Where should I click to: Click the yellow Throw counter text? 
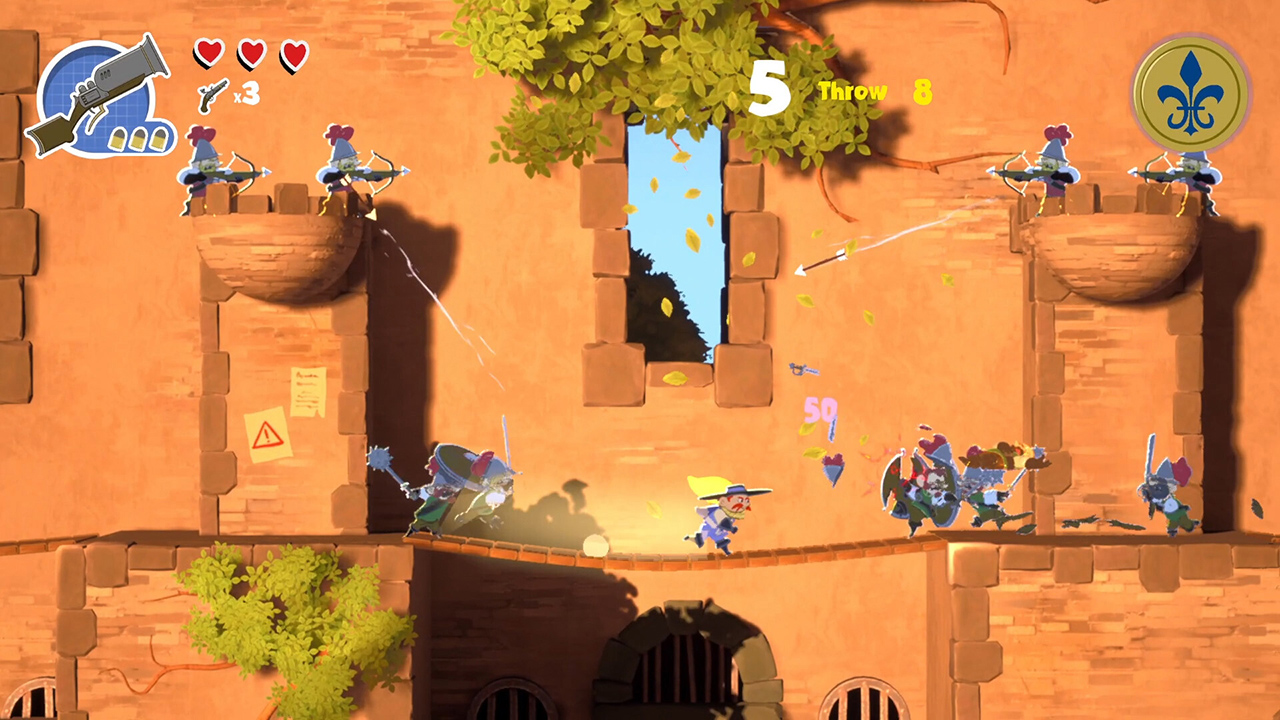pos(851,91)
